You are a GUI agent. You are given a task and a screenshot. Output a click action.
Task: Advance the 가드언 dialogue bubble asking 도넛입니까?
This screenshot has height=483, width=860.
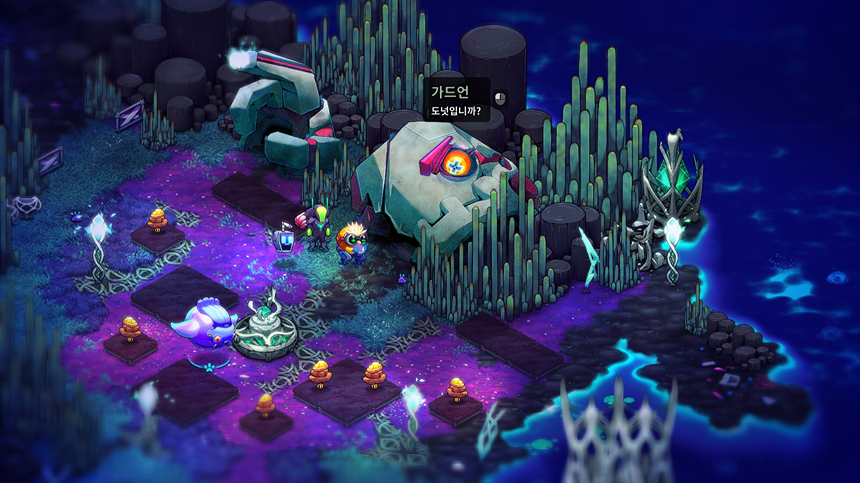point(457,101)
